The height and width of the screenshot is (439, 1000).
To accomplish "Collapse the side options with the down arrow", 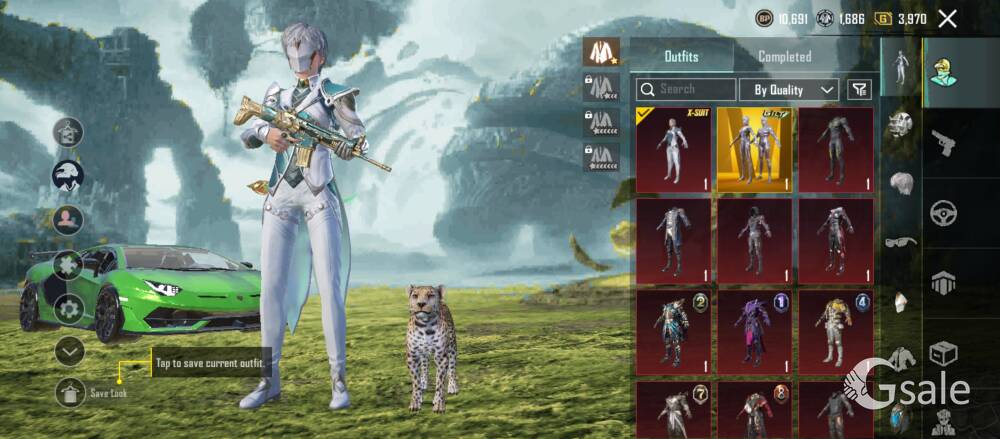I will (69, 350).
